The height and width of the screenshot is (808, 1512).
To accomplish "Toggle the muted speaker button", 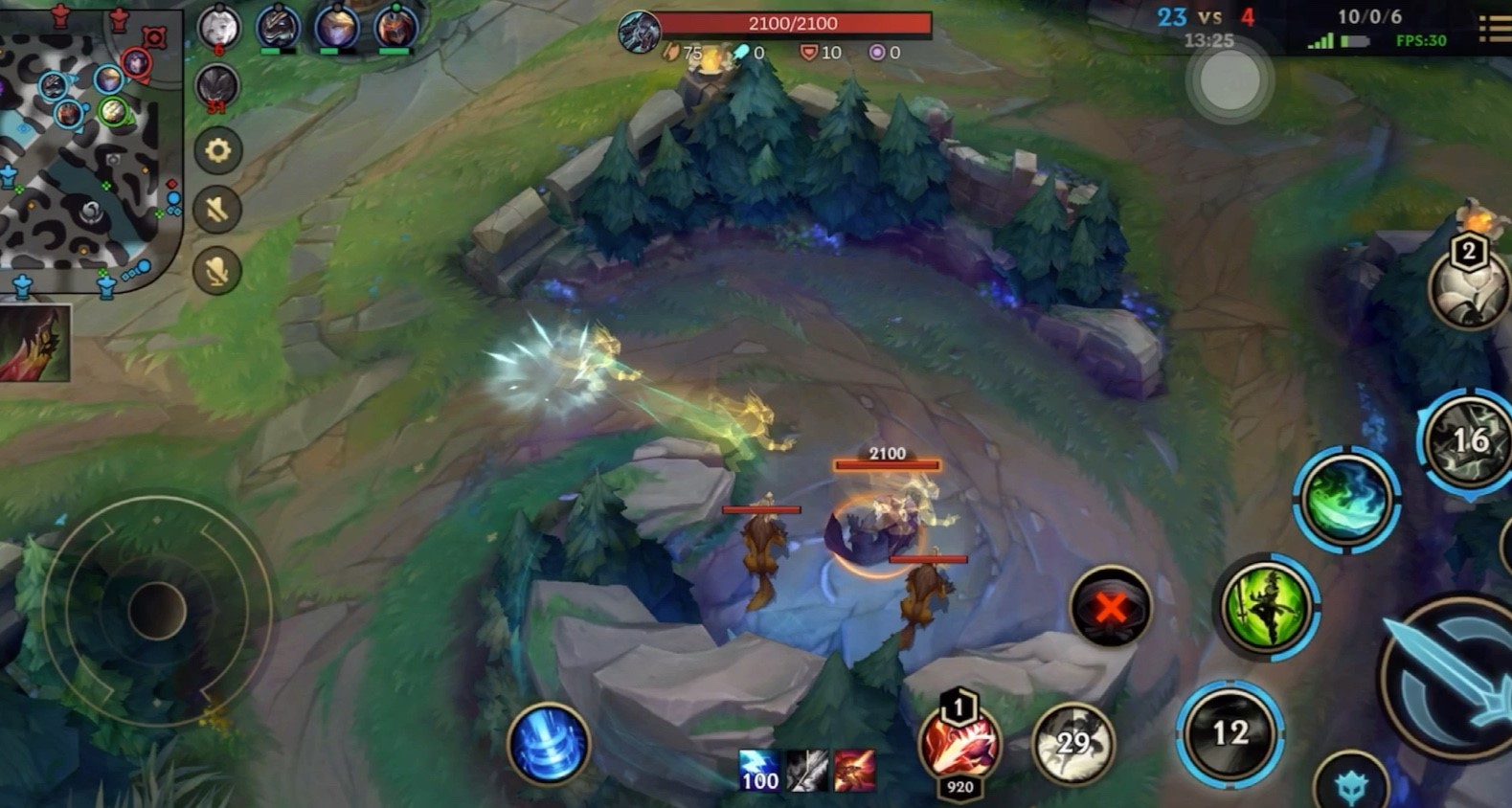I will click(x=217, y=210).
